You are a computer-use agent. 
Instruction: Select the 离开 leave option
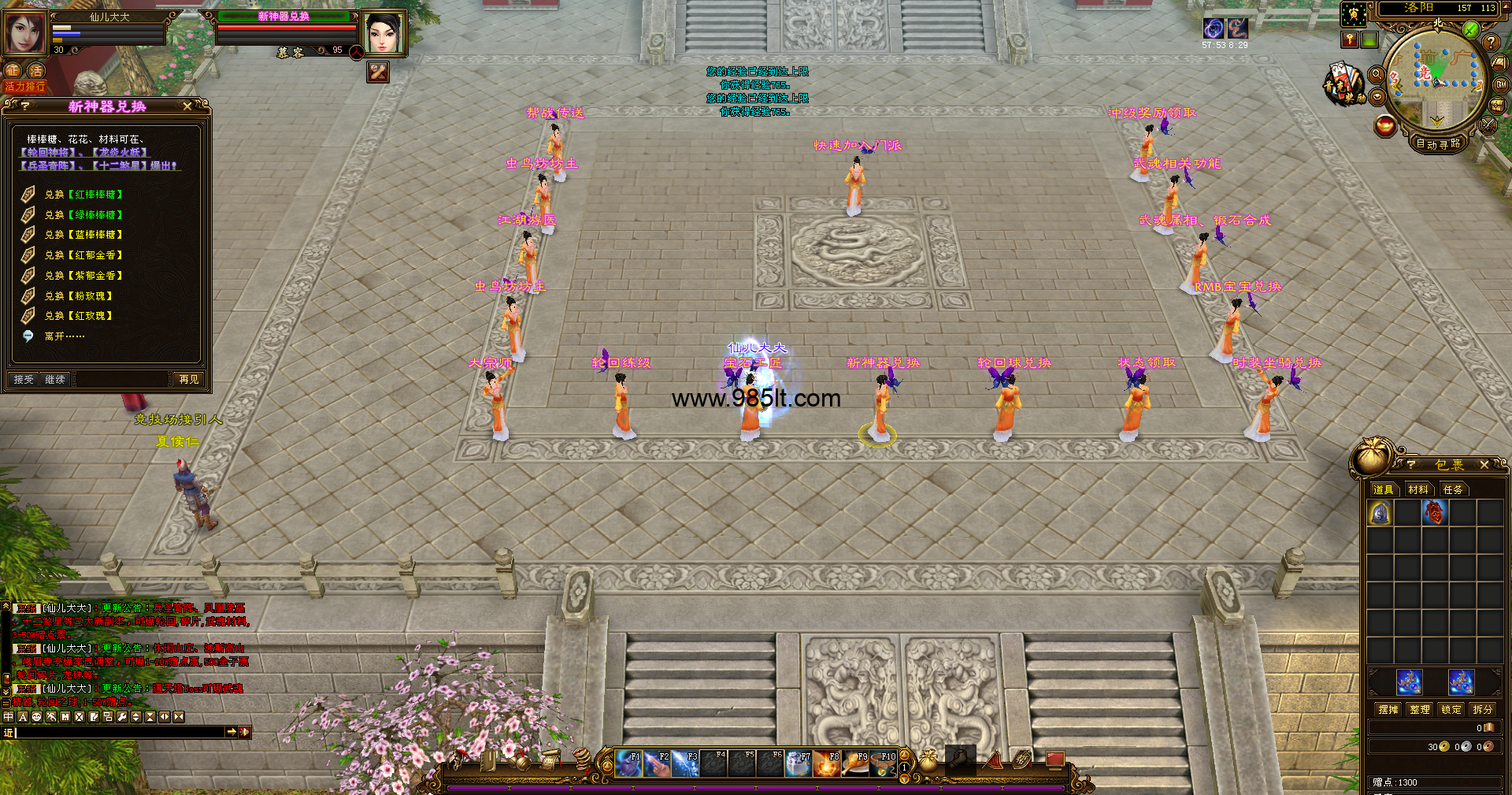(65, 336)
